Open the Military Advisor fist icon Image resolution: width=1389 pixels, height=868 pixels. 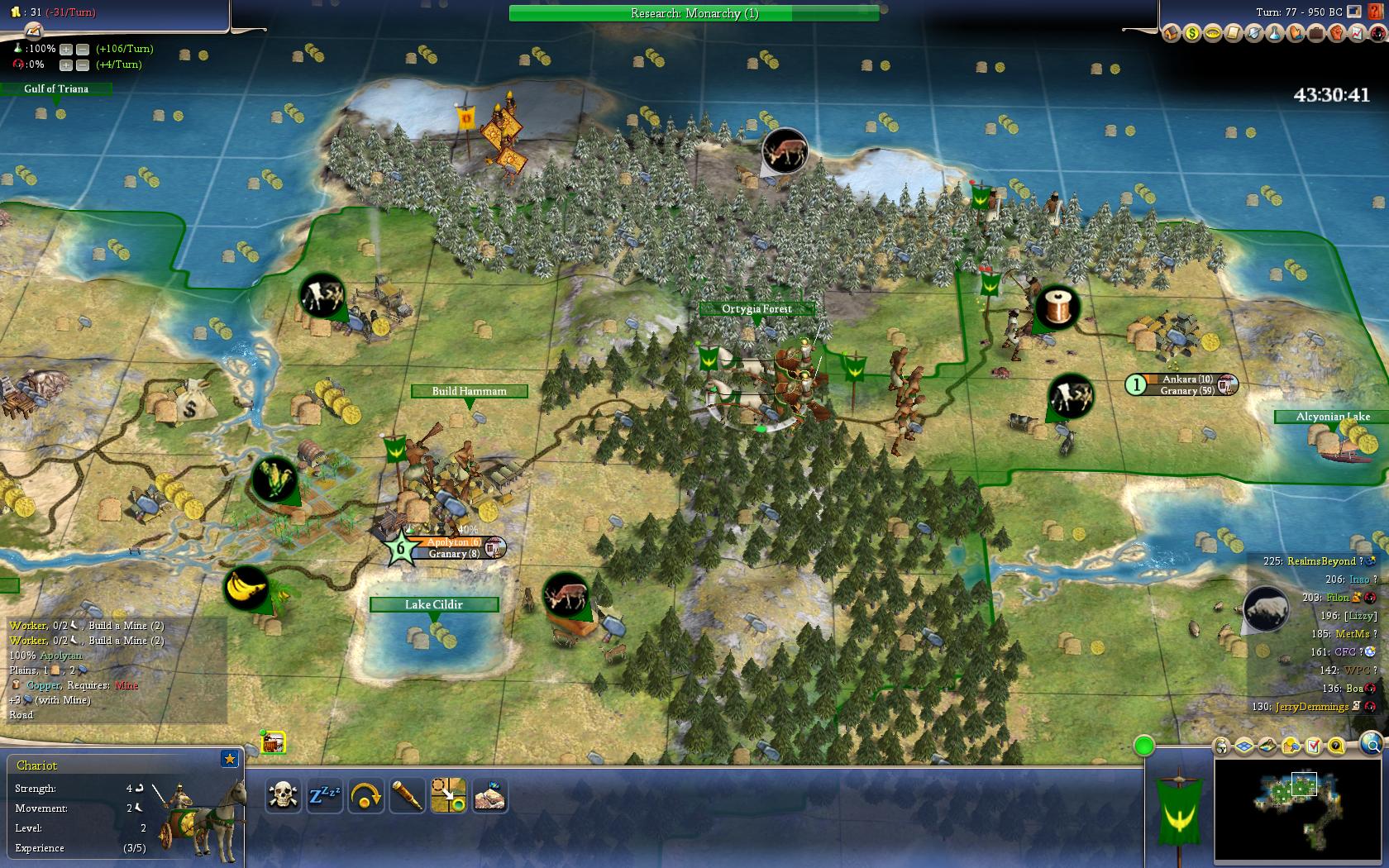[1336, 34]
